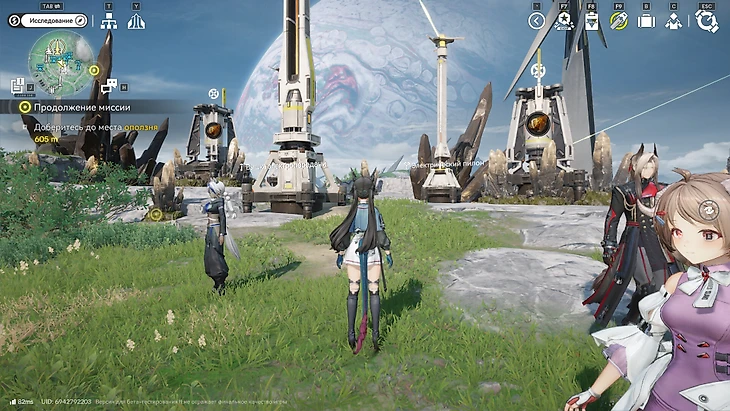Open the star search events icon
Screen dimensions: 730x411
point(564,21)
